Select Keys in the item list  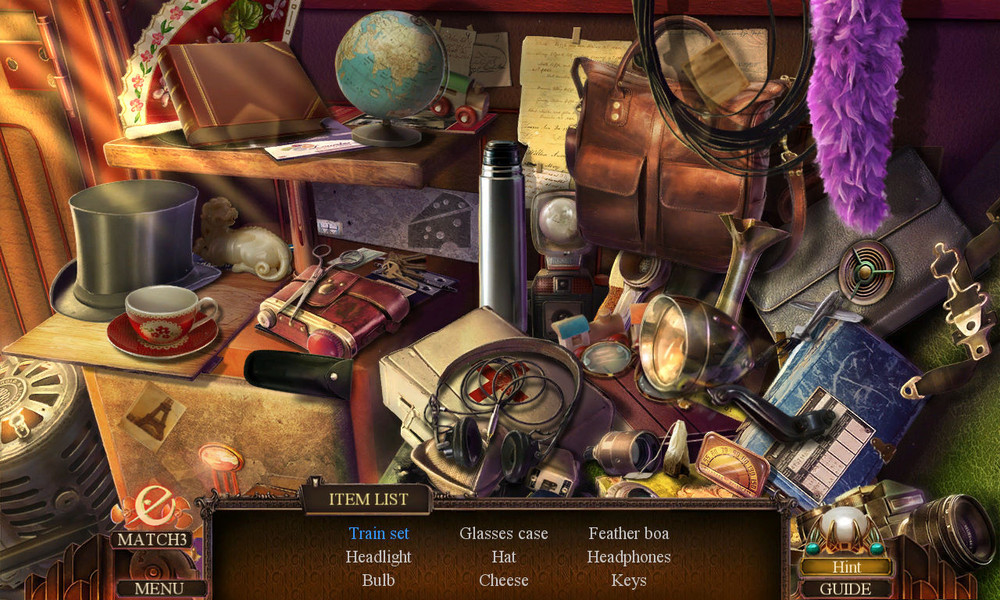coord(629,580)
